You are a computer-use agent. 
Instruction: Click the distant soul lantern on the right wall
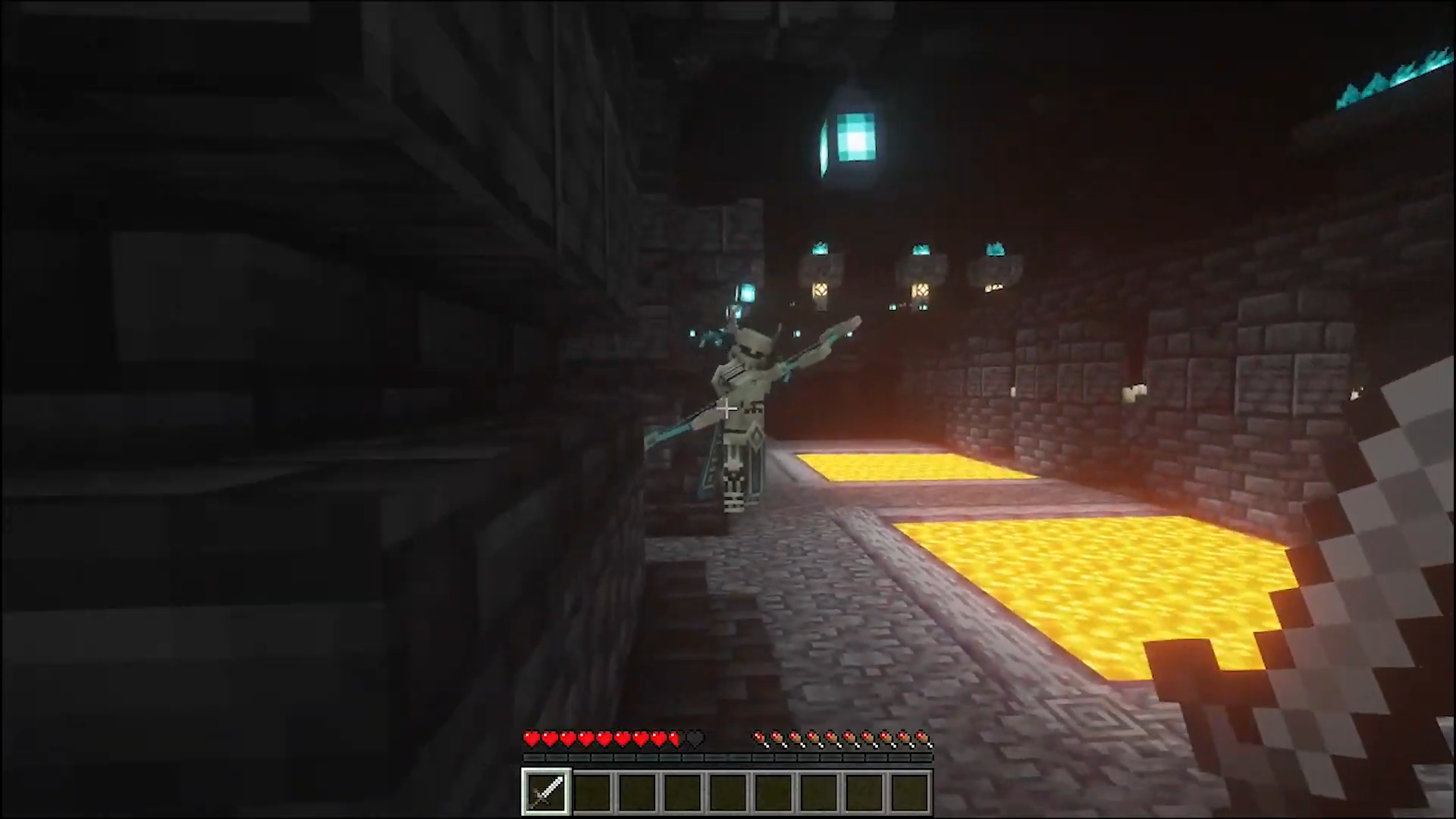tap(993, 249)
